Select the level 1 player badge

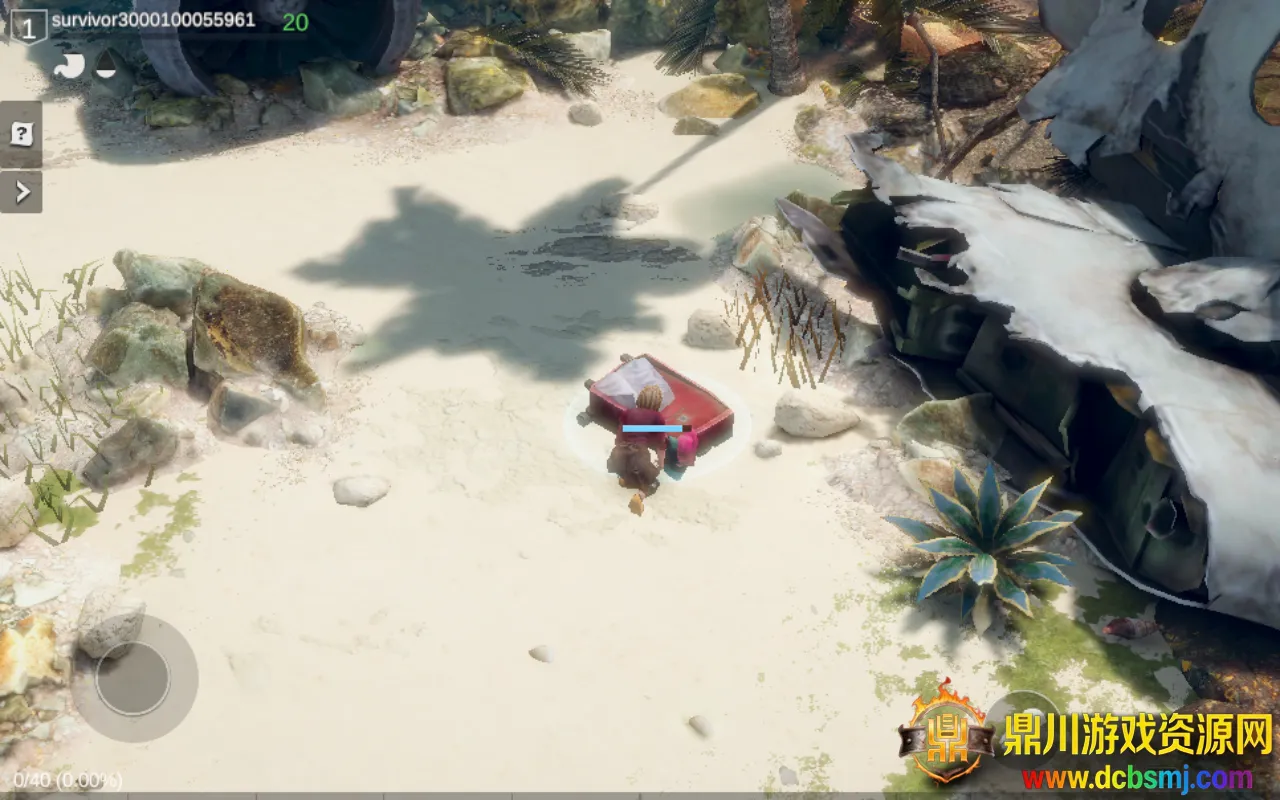[x=27, y=27]
